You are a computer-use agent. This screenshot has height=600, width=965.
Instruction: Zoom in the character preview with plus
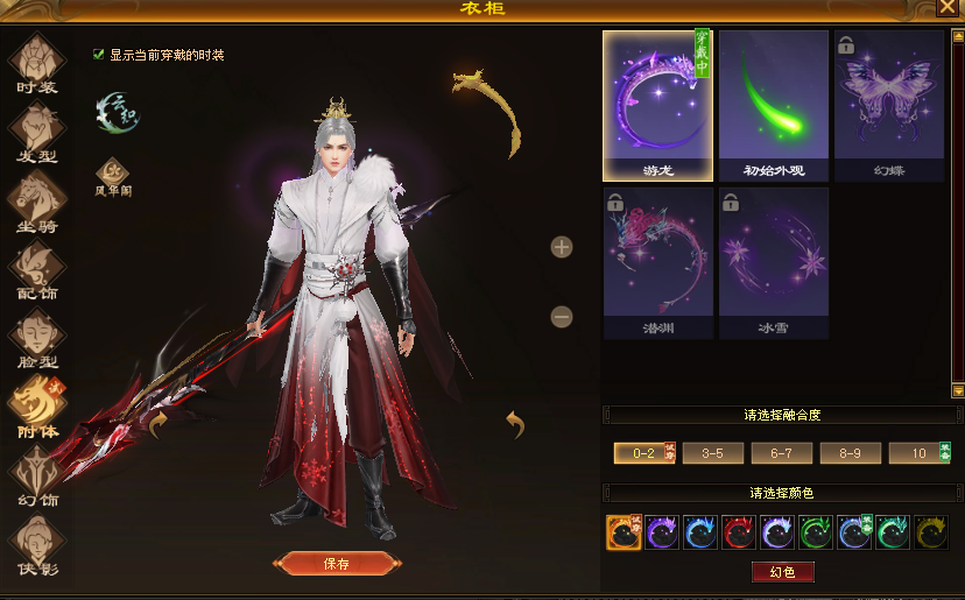point(562,247)
